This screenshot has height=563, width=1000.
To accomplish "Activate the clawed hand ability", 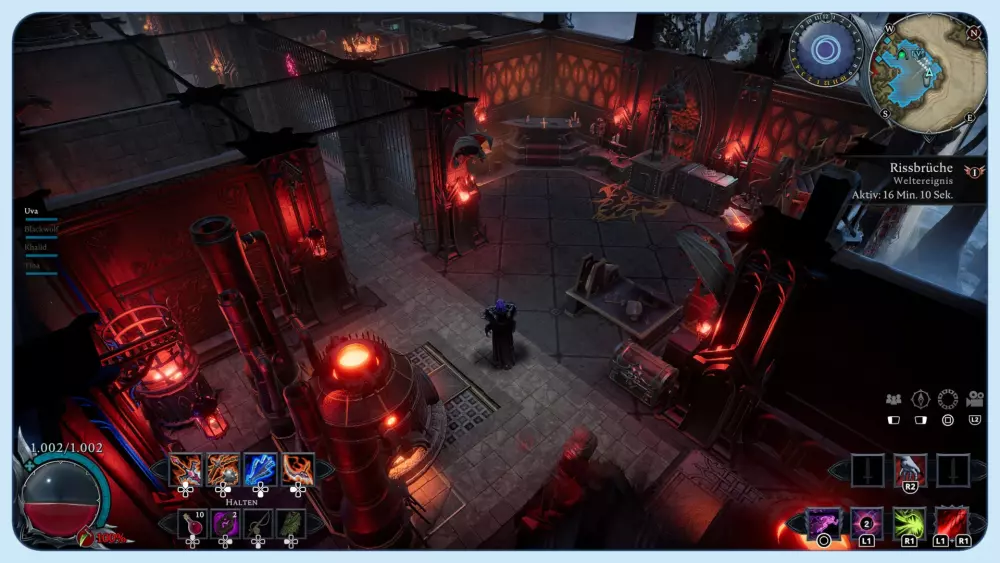I will pos(910,468).
